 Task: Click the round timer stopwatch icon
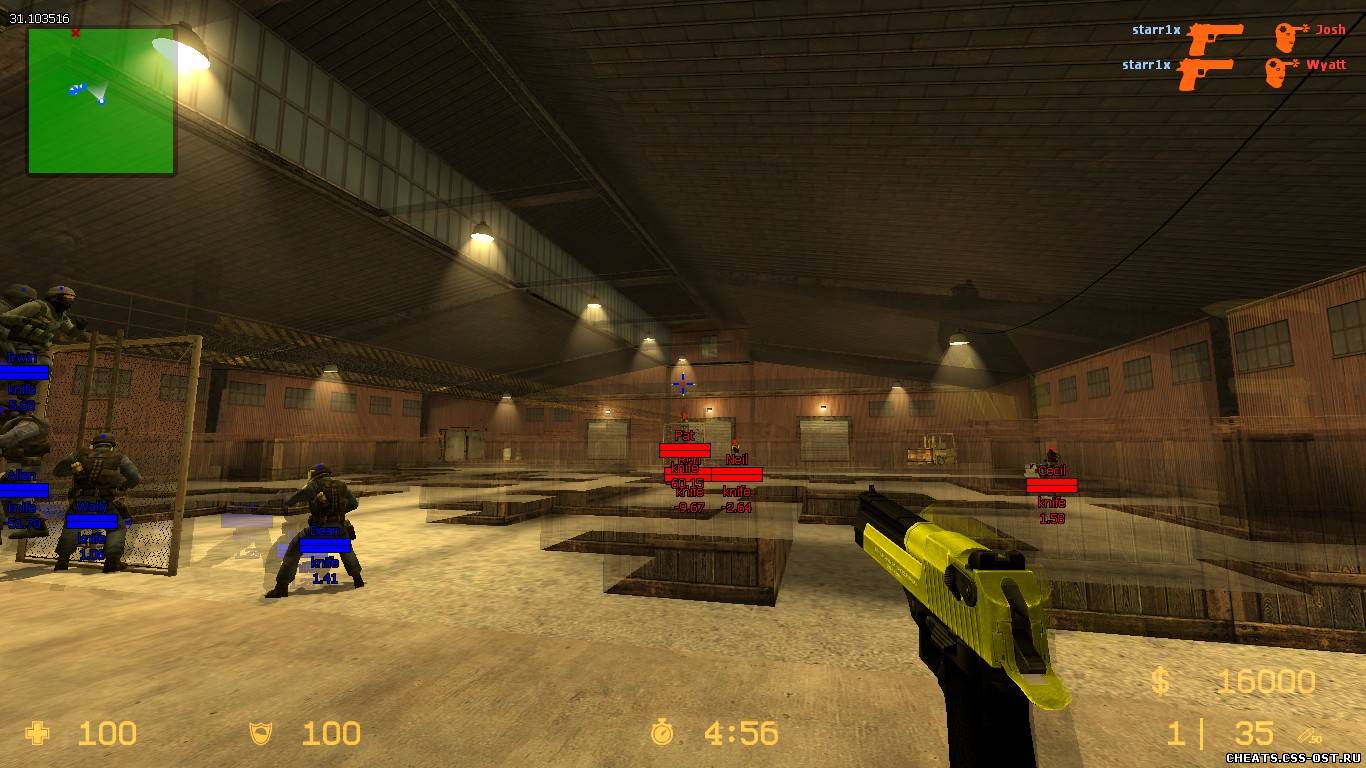[662, 734]
